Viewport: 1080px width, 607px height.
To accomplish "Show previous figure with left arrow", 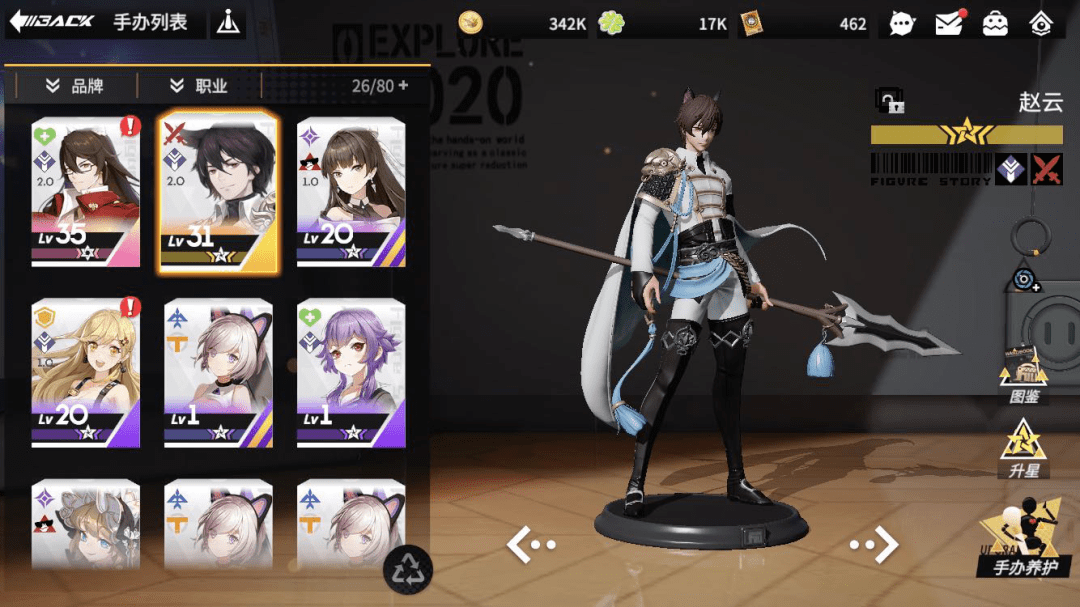I will [530, 544].
